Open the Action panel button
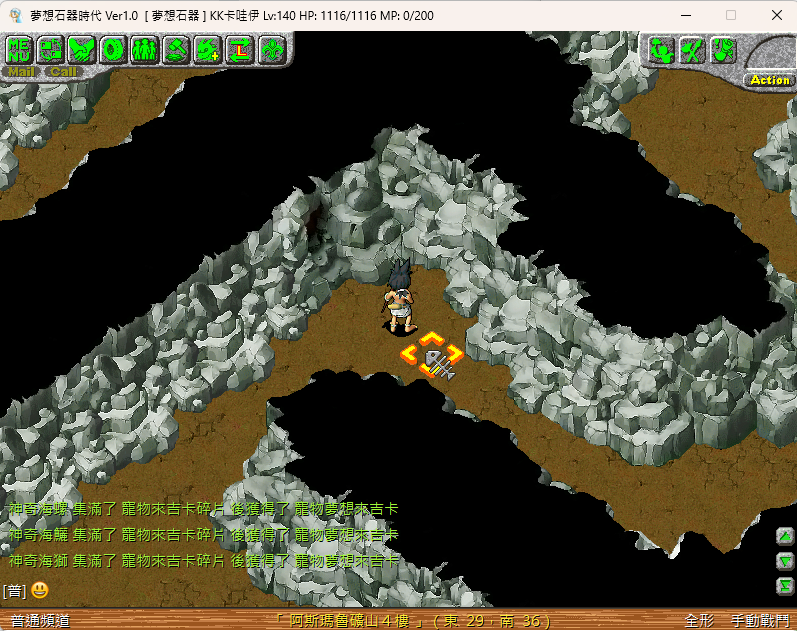 [x=769, y=79]
